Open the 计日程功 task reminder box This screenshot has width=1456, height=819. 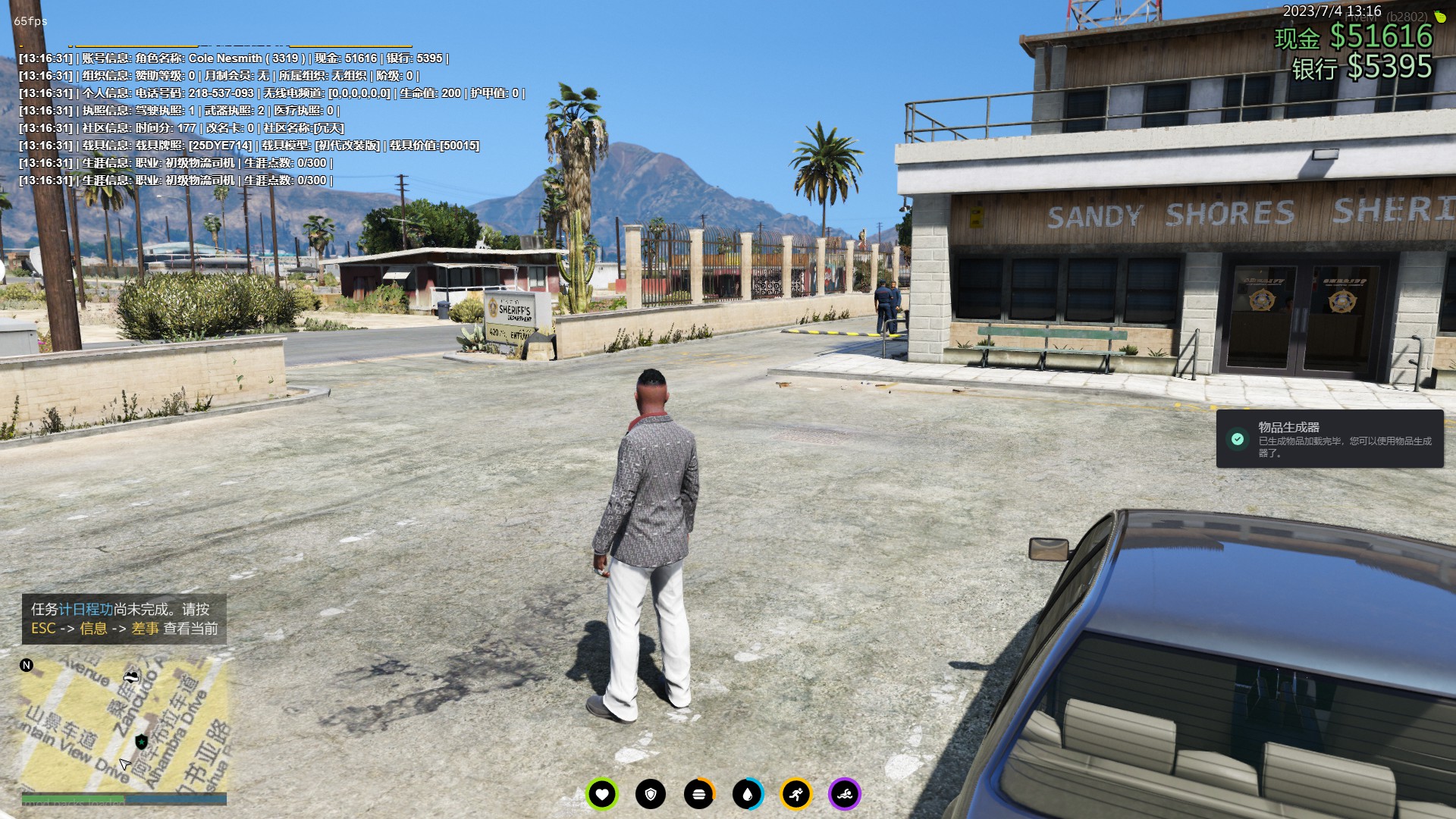coord(124,619)
